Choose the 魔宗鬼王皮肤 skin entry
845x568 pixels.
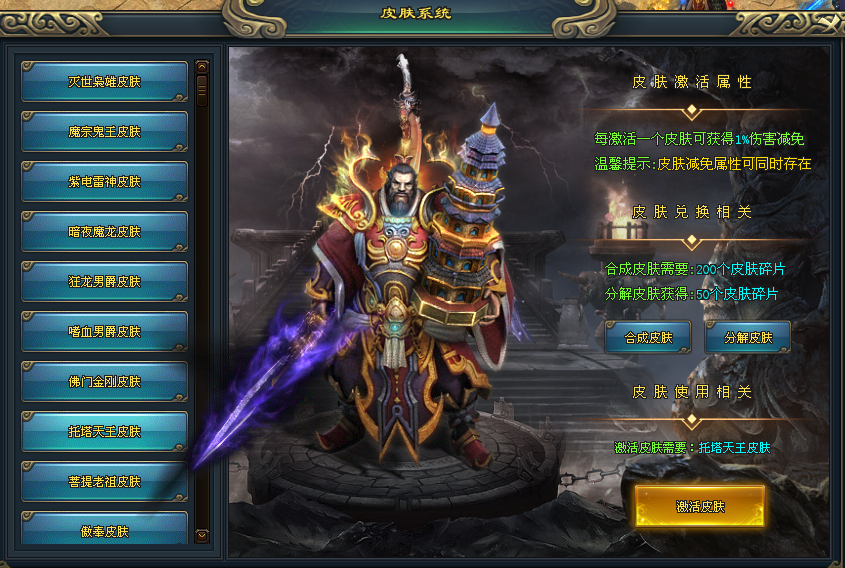[104, 132]
